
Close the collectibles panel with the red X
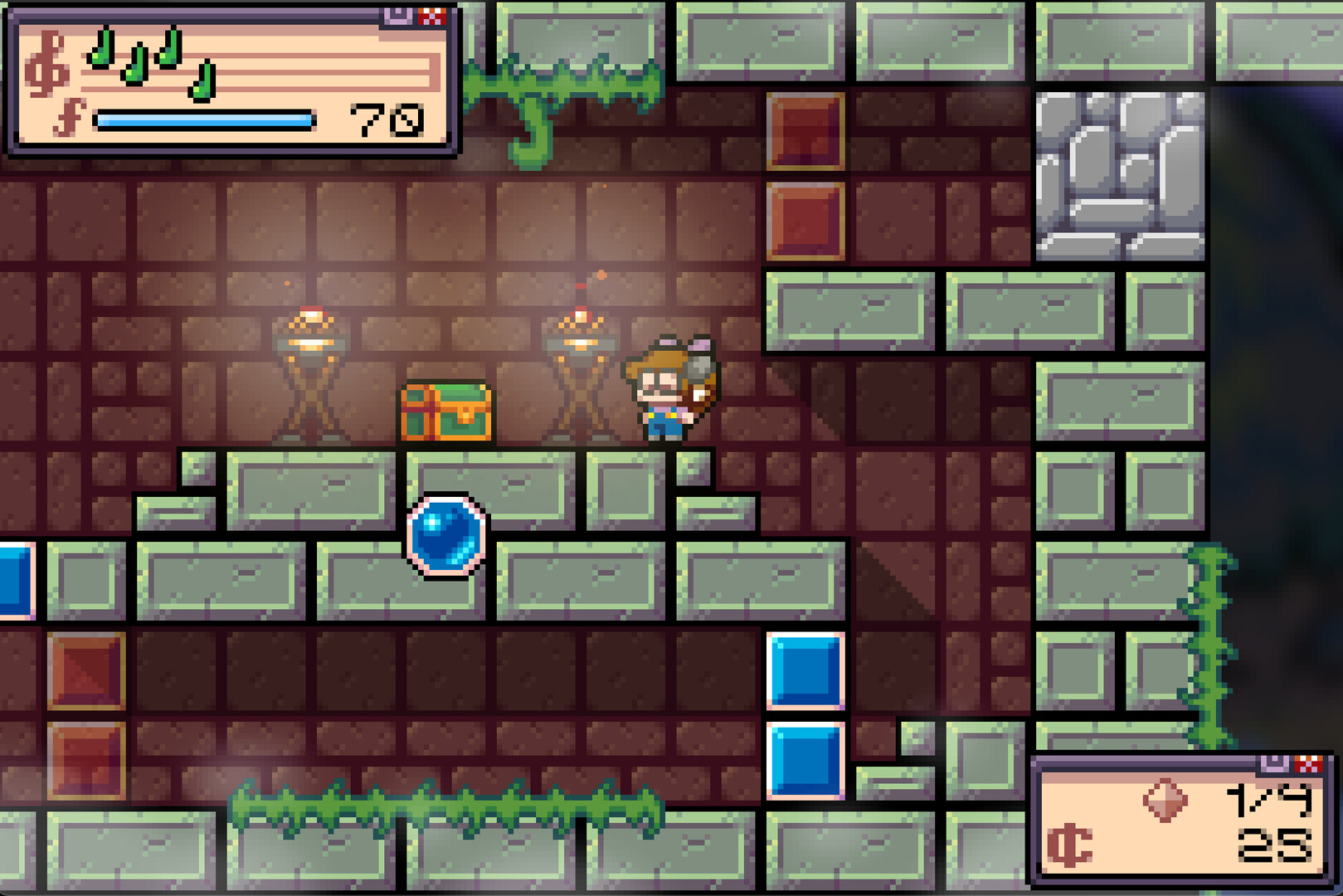[1308, 763]
